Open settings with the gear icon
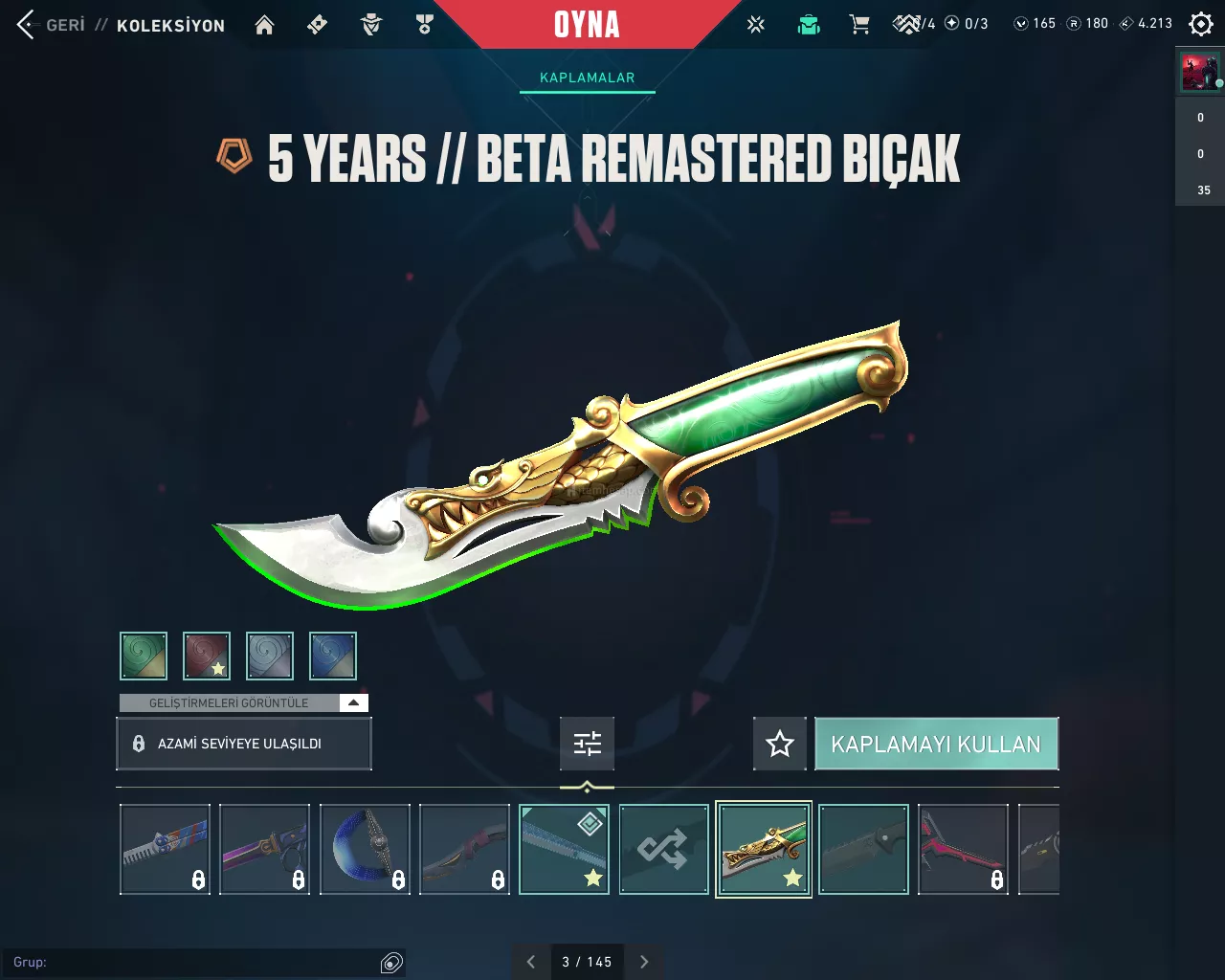 [1200, 24]
